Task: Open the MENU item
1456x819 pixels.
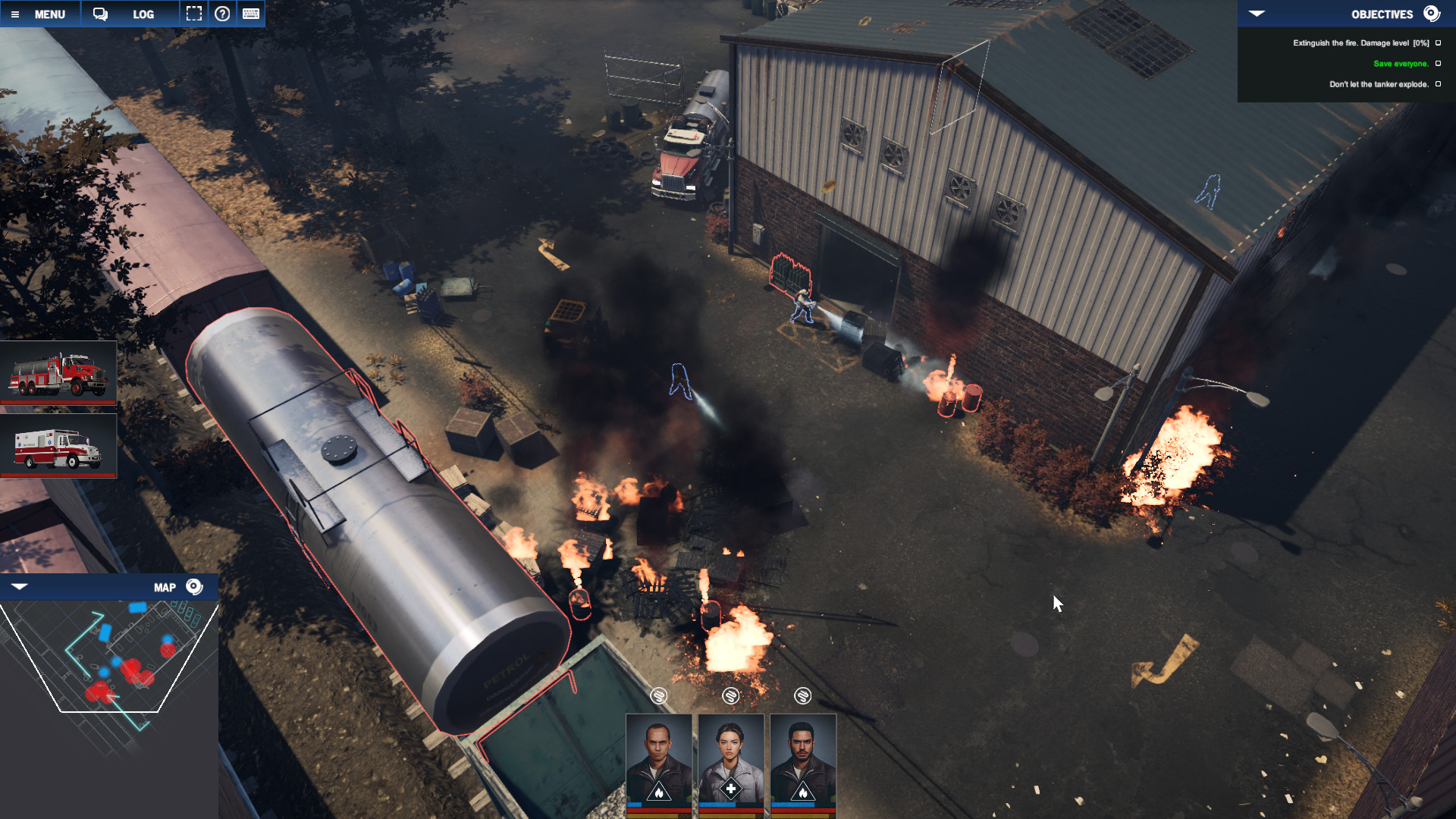Action: [x=49, y=14]
